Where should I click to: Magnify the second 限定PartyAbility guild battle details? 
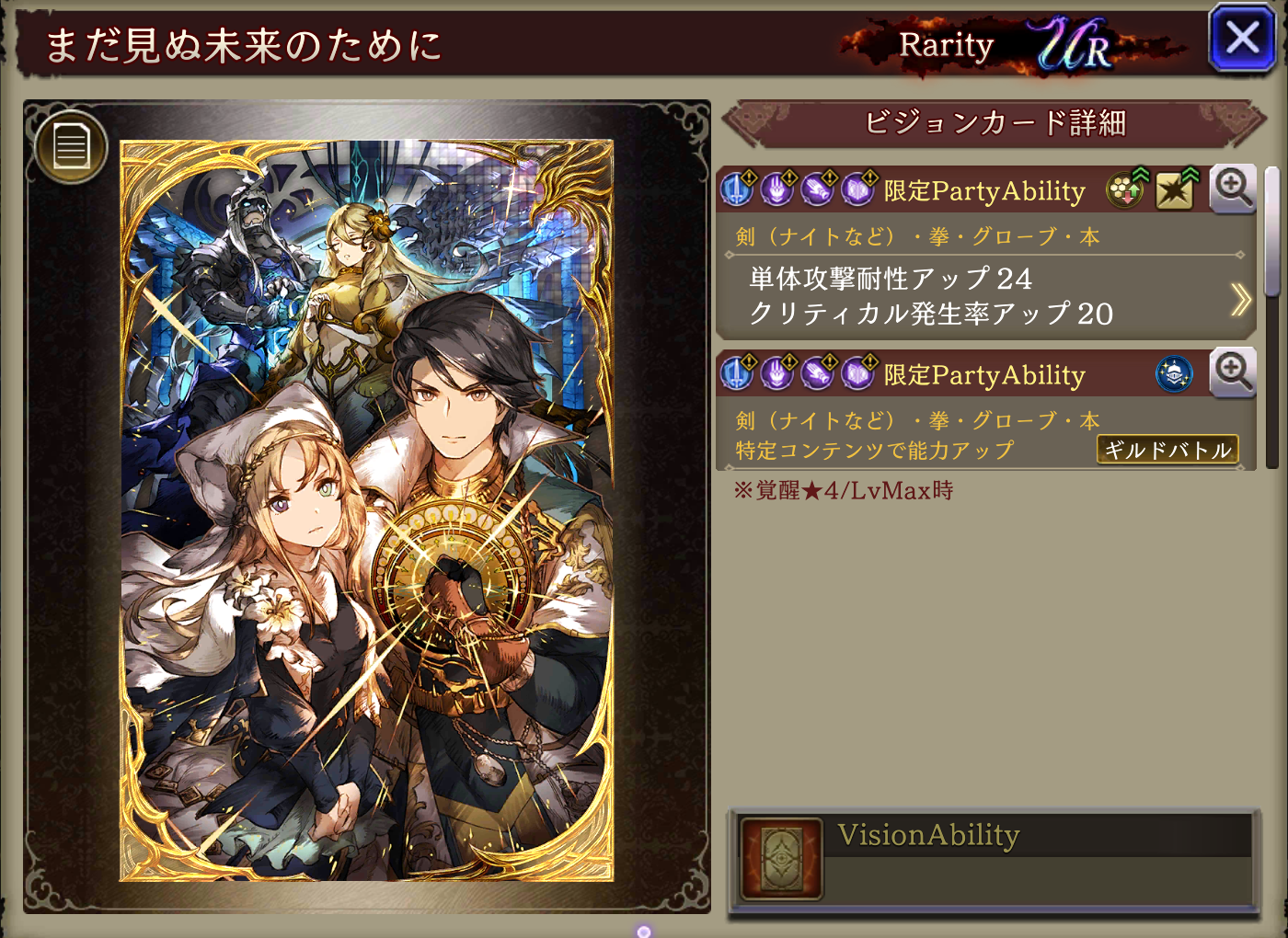pyautogui.click(x=1232, y=372)
